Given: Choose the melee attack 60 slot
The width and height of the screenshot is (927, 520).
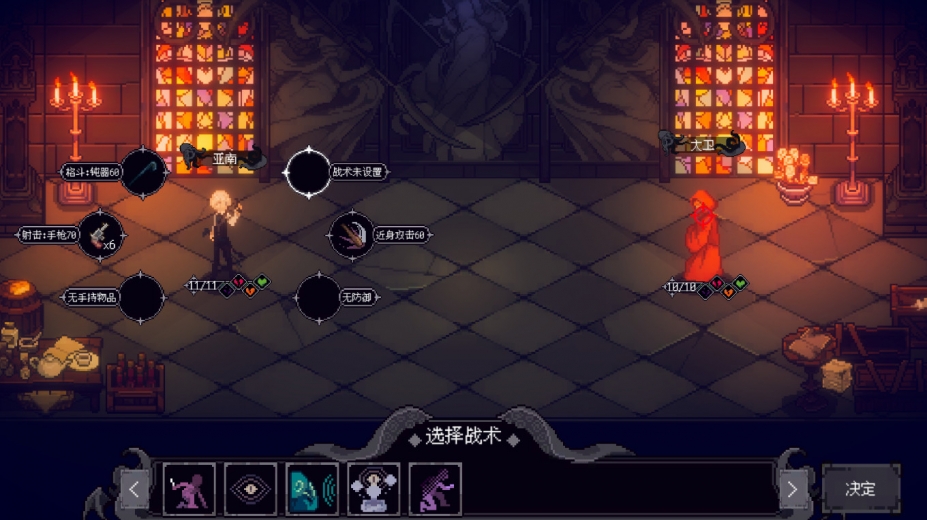Looking at the screenshot, I should [x=351, y=235].
